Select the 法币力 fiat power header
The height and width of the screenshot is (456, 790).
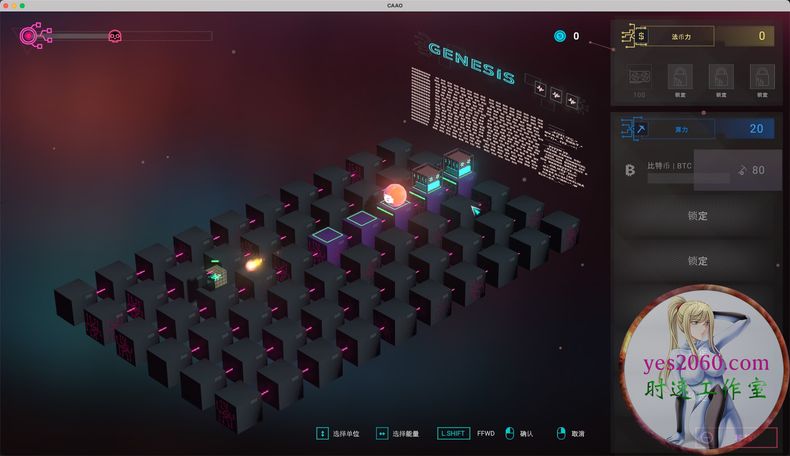(x=680, y=37)
